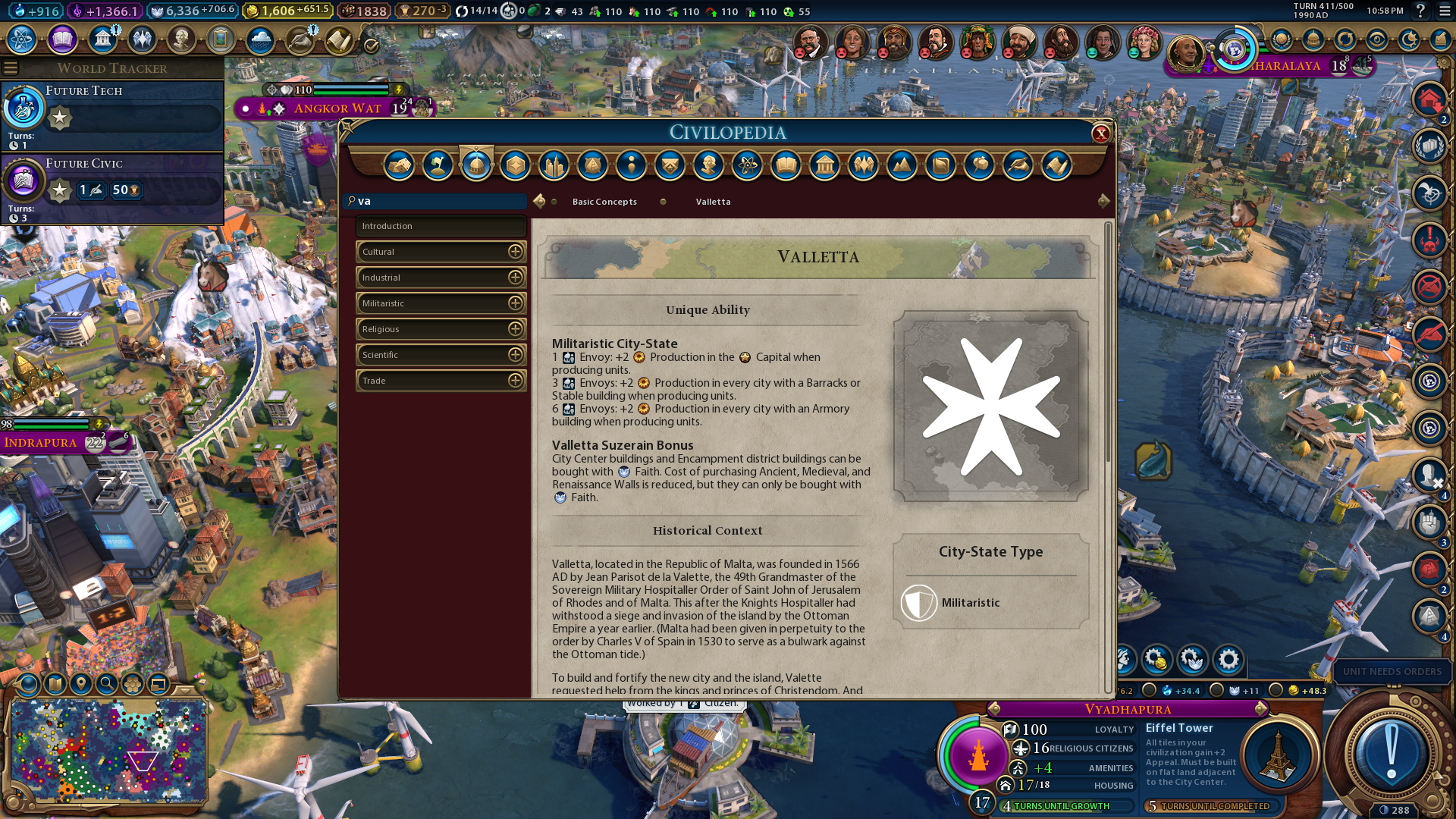Open the Introduction entry

click(441, 226)
